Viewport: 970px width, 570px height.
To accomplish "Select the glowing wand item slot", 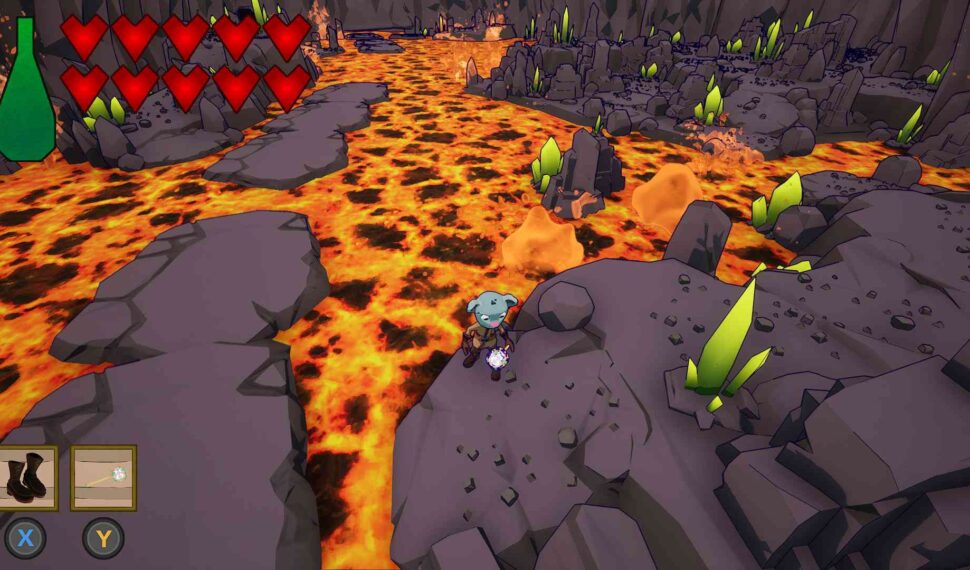I will [x=103, y=478].
